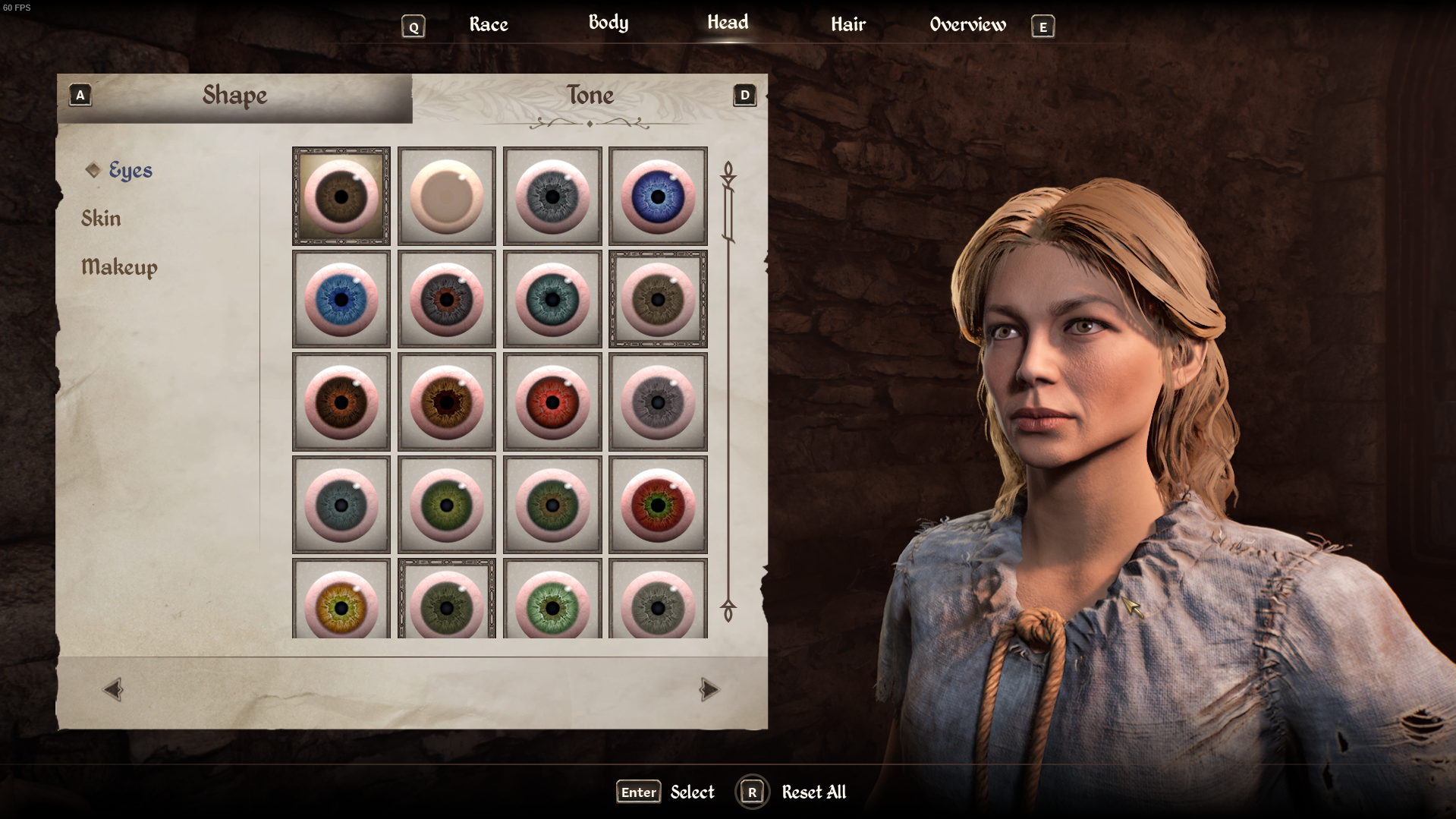Image resolution: width=1456 pixels, height=819 pixels.
Task: Select the Shape sub-tab
Action: pyautogui.click(x=234, y=96)
